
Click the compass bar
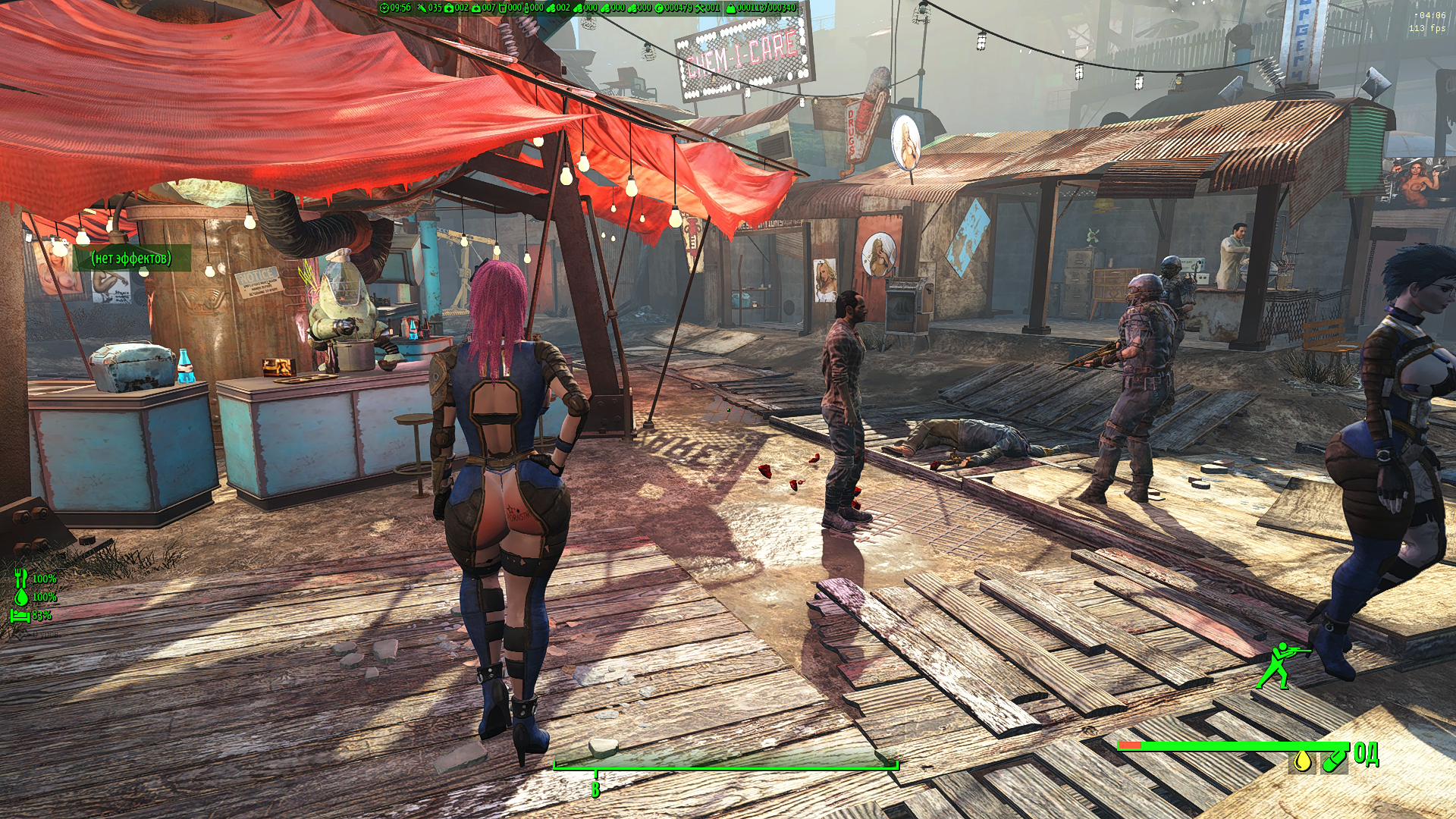726,764
